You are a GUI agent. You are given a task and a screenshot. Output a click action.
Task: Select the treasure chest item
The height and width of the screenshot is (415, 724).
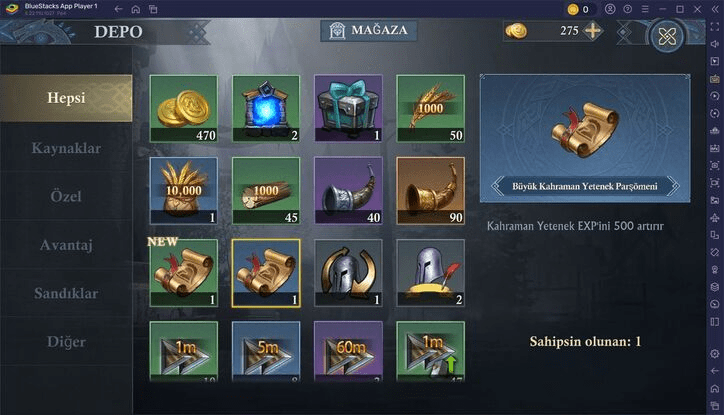tap(348, 108)
